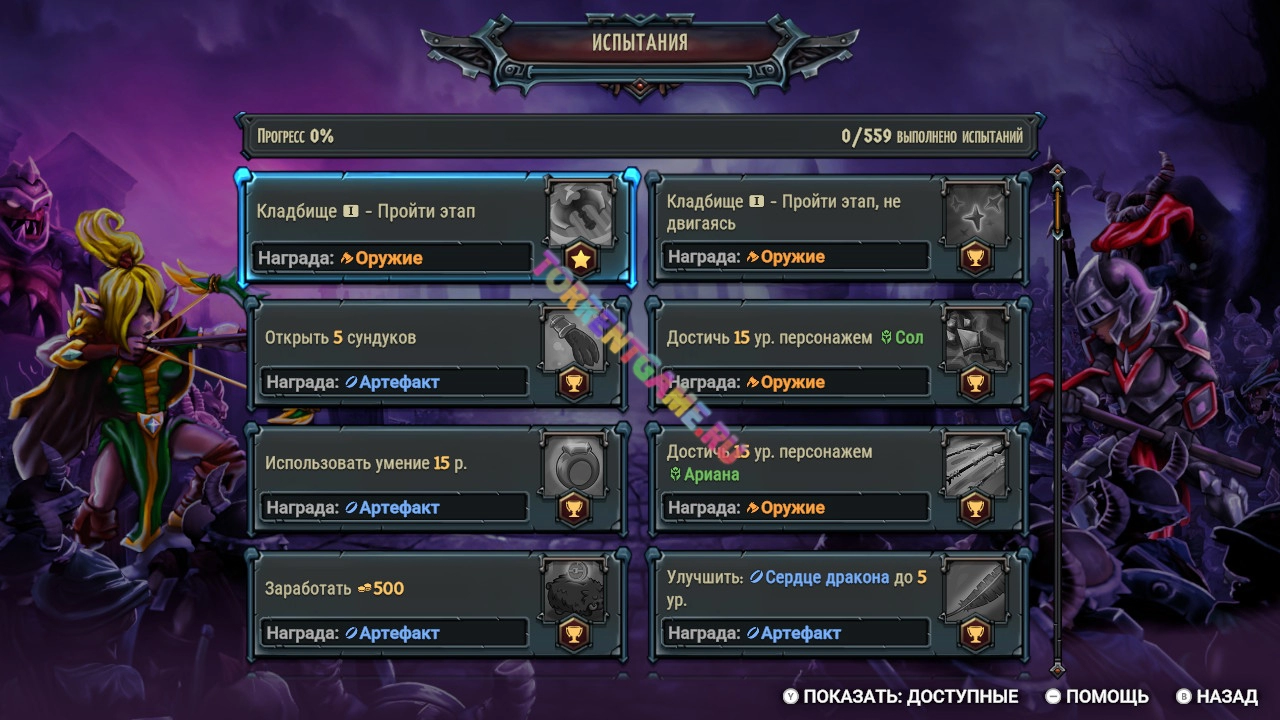Click the trophy badge on Открыть 5 сундуков
Image resolution: width=1280 pixels, height=720 pixels.
point(574,382)
